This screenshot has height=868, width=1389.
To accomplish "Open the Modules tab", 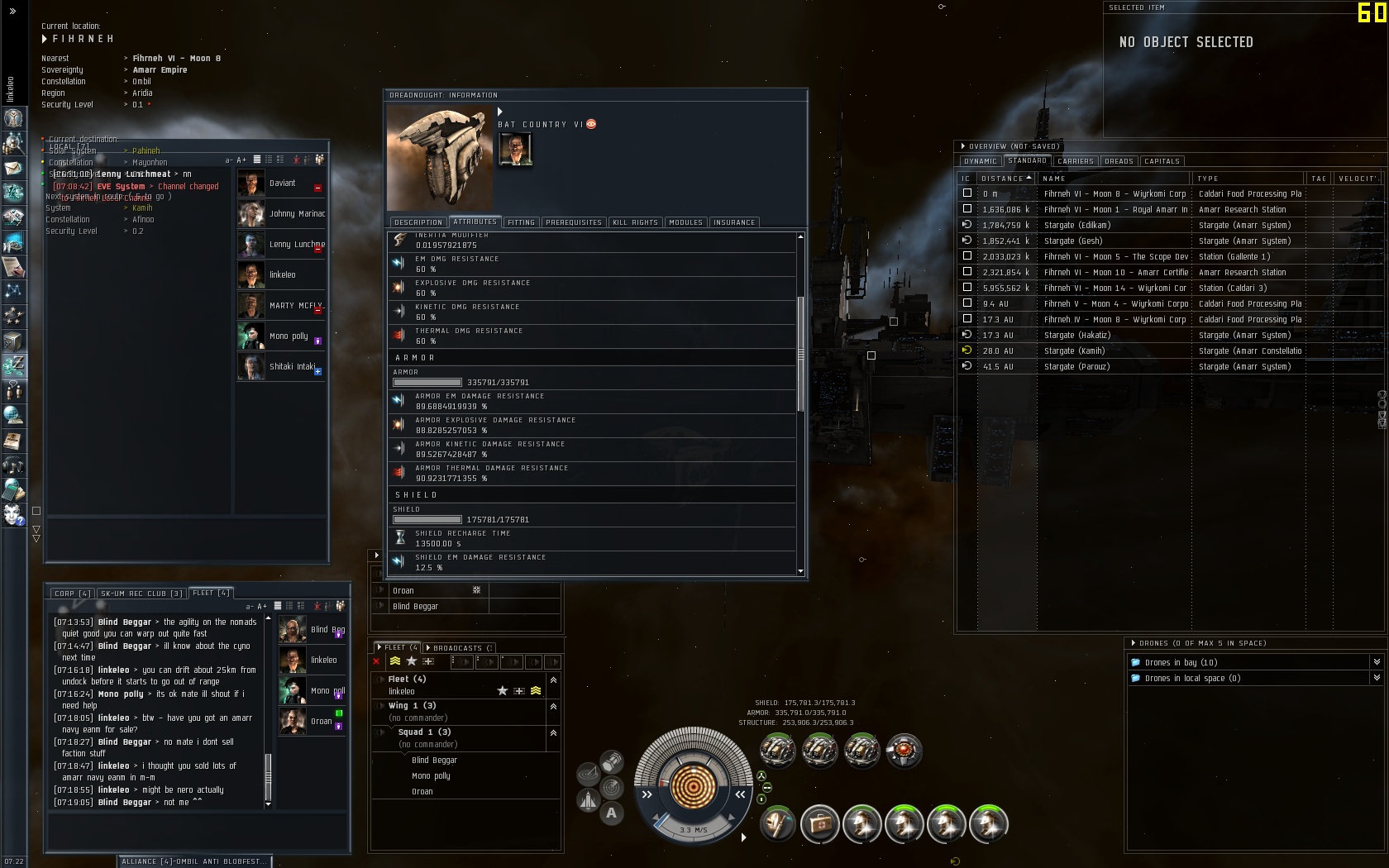I will click(685, 222).
